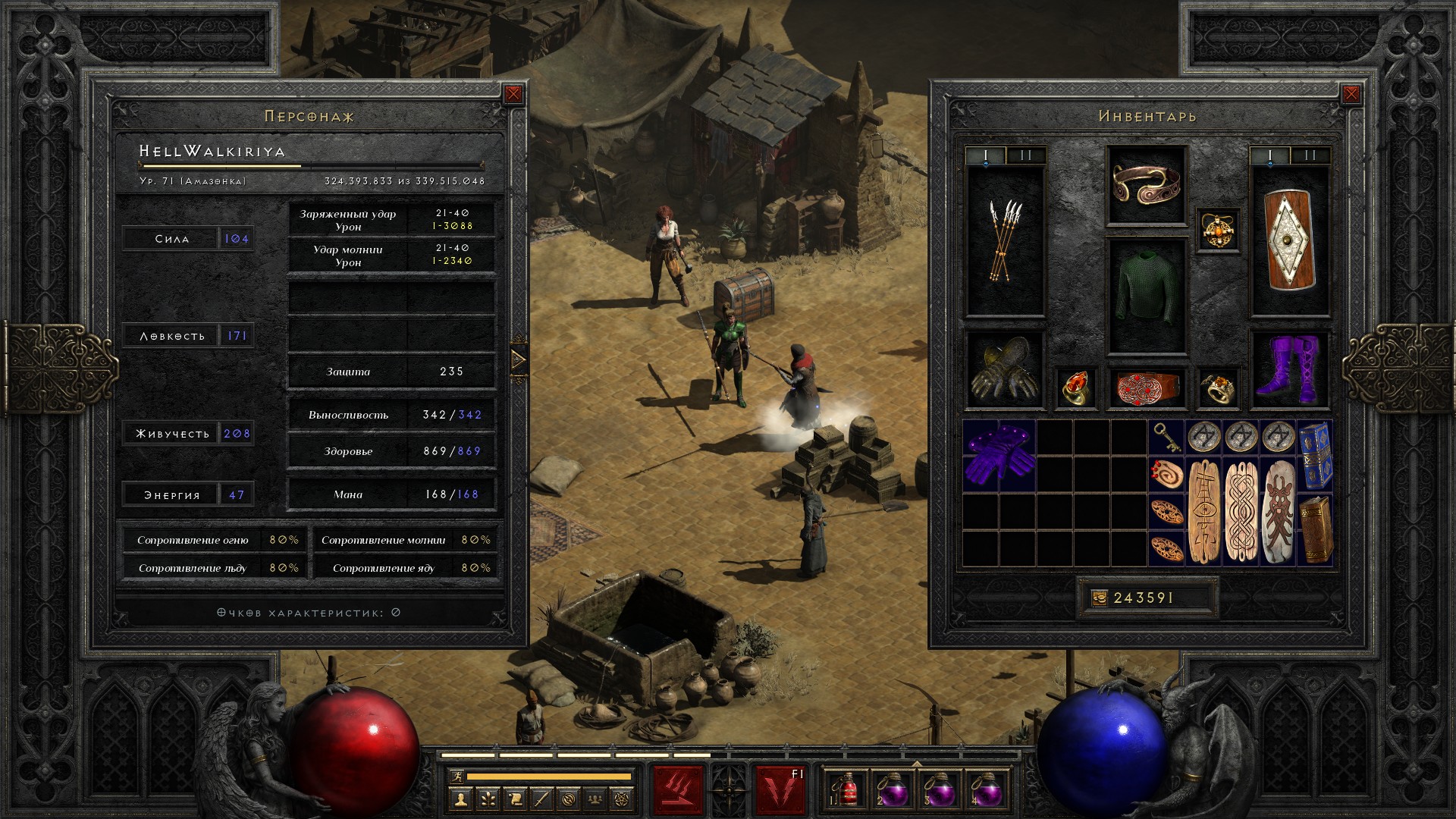Open the quest log scroll icon
1456x819 pixels.
(514, 799)
